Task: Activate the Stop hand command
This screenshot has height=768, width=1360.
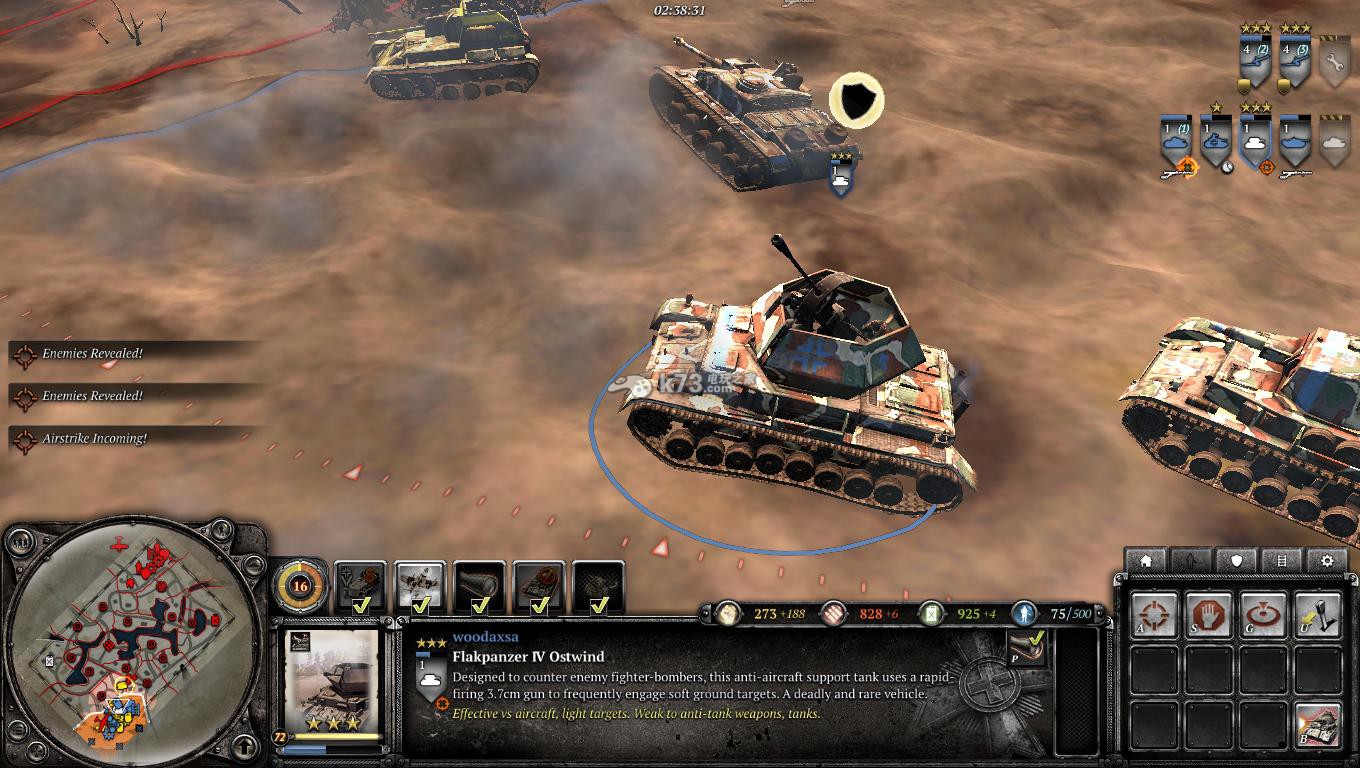Action: pos(1208,616)
